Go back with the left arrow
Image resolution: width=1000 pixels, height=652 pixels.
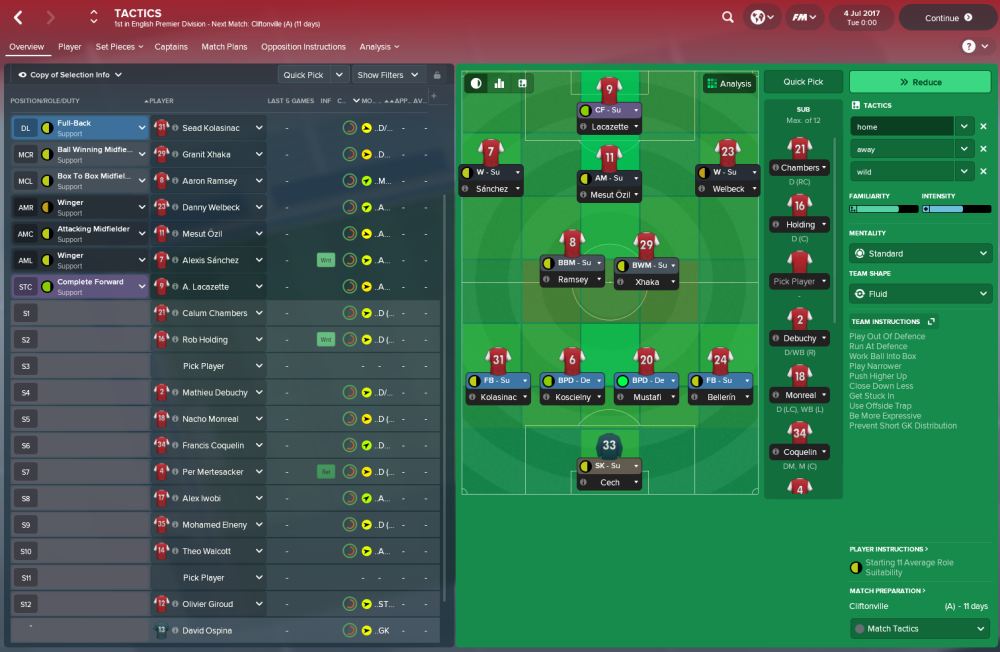(x=20, y=17)
